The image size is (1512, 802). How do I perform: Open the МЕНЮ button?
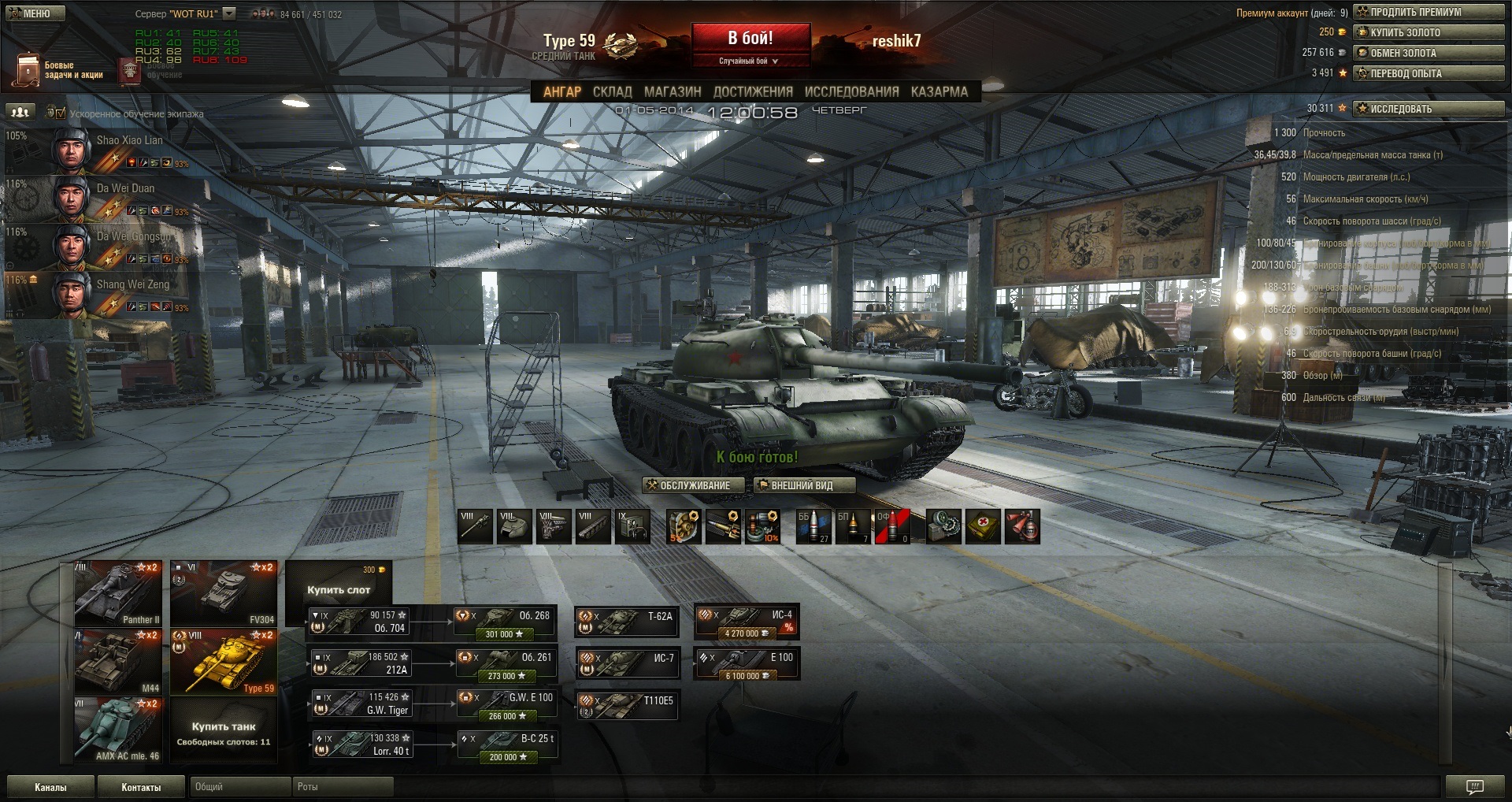pos(36,13)
